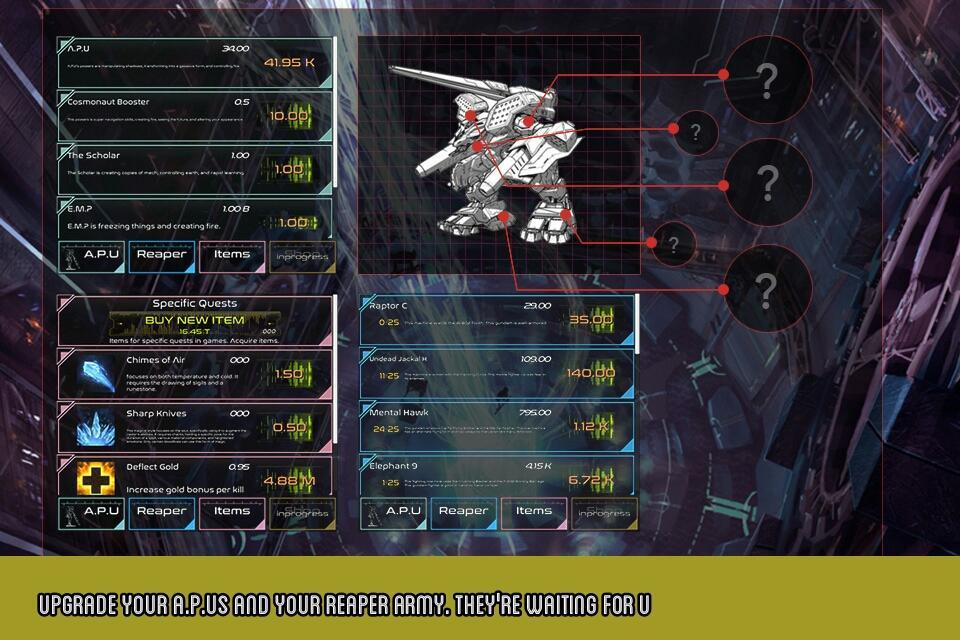Screen dimensions: 960x640
Task: Buy the A.P.U upgrade for 41.95 K
Action: pos(289,63)
